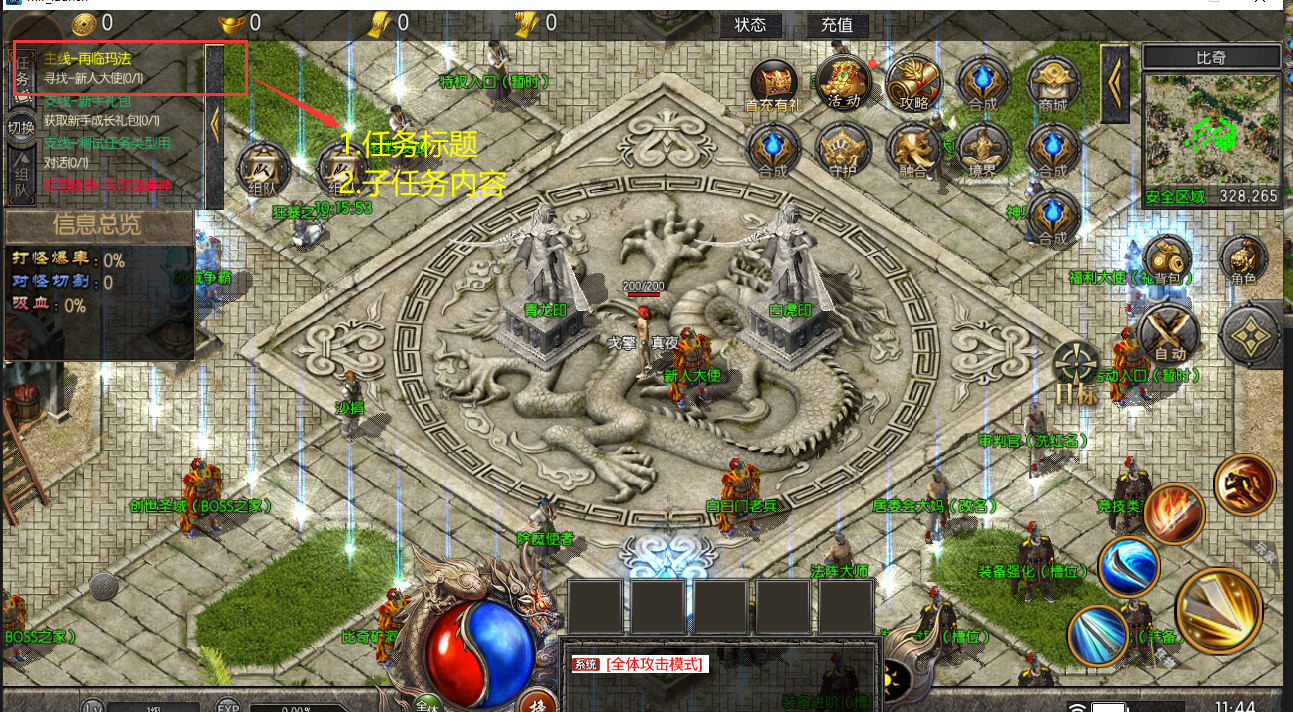Click the 切换 switch button

coord(21,127)
